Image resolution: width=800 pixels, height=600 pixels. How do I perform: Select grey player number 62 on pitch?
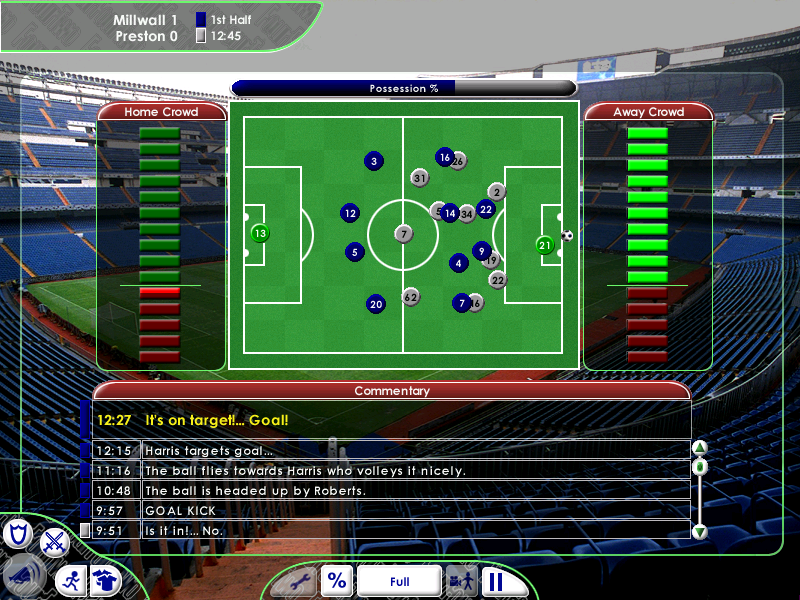click(411, 297)
